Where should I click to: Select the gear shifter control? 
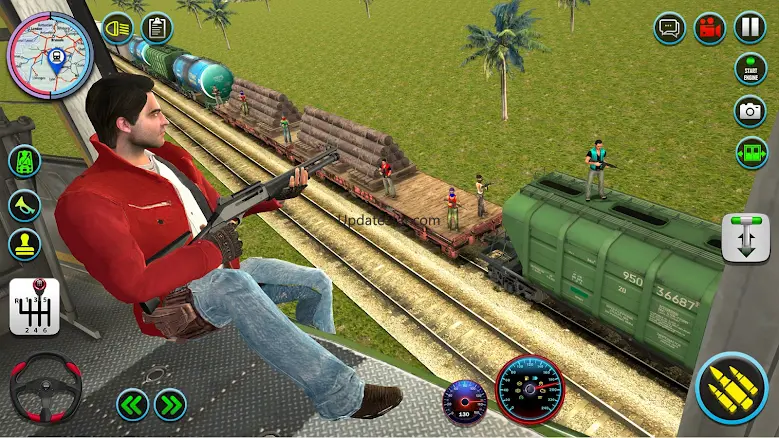tap(33, 305)
